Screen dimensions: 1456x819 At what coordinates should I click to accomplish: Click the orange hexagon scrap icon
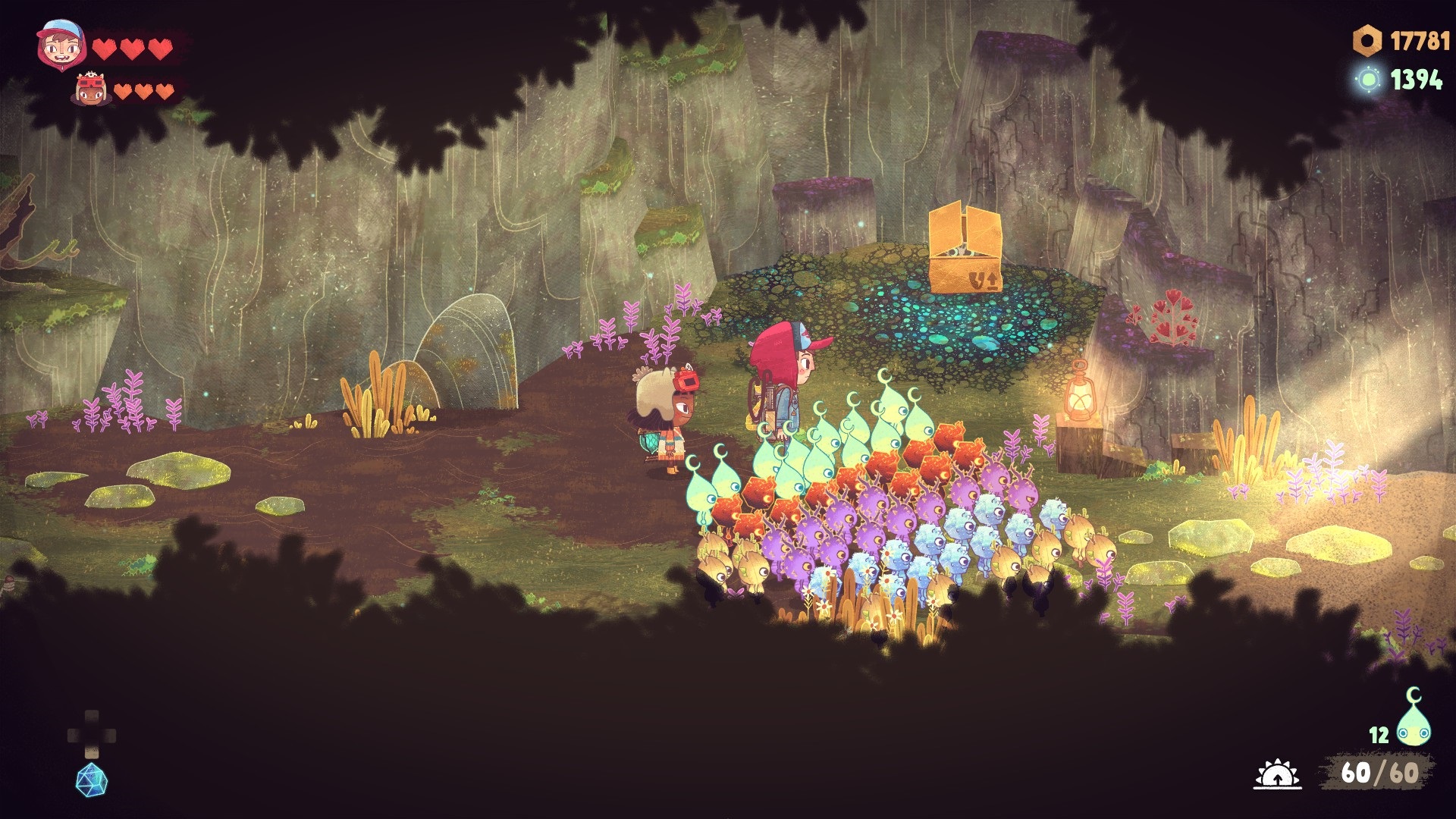(x=1367, y=41)
